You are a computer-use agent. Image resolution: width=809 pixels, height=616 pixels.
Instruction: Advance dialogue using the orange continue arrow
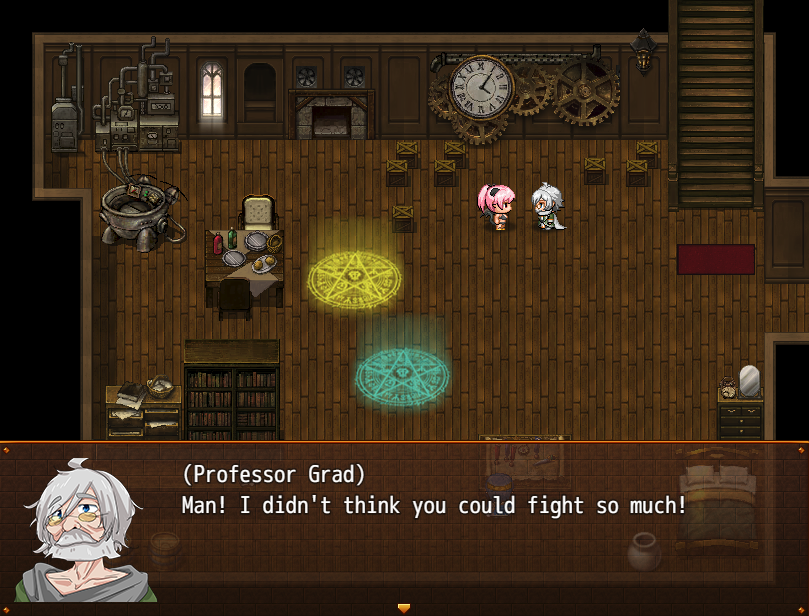pyautogui.click(x=404, y=607)
